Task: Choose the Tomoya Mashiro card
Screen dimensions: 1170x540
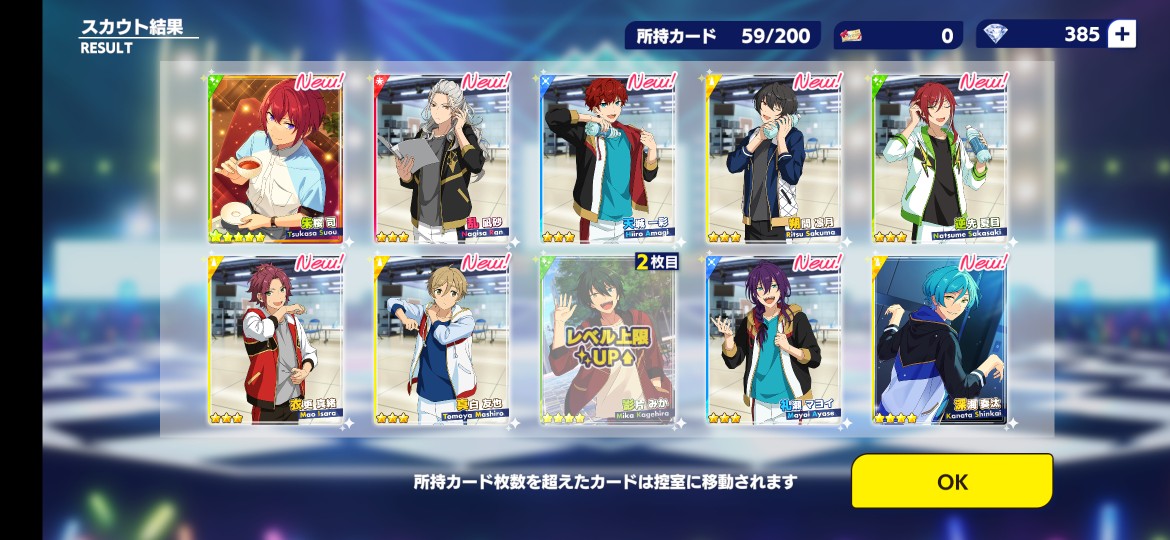Action: [x=442, y=340]
